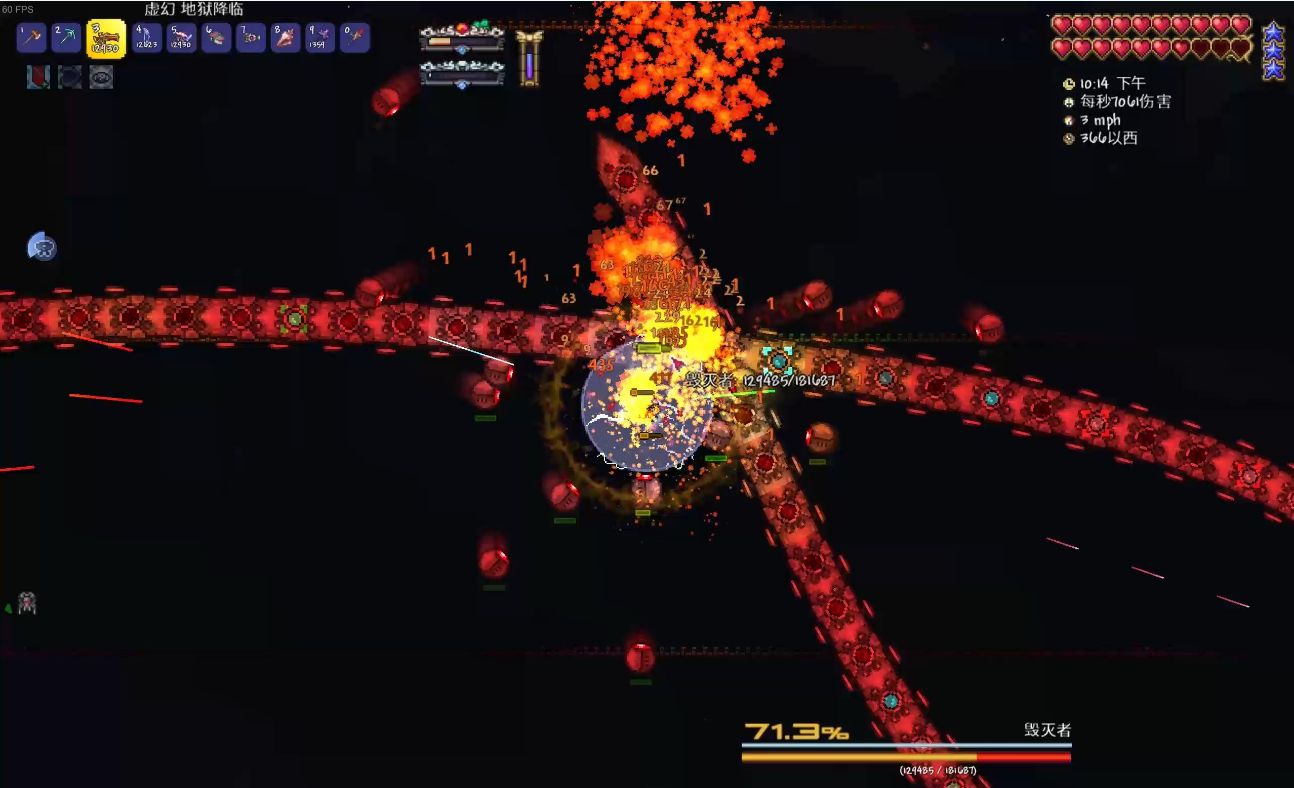The height and width of the screenshot is (788, 1294).
Task: Select the purple item in slot 9
Action: click(320, 38)
